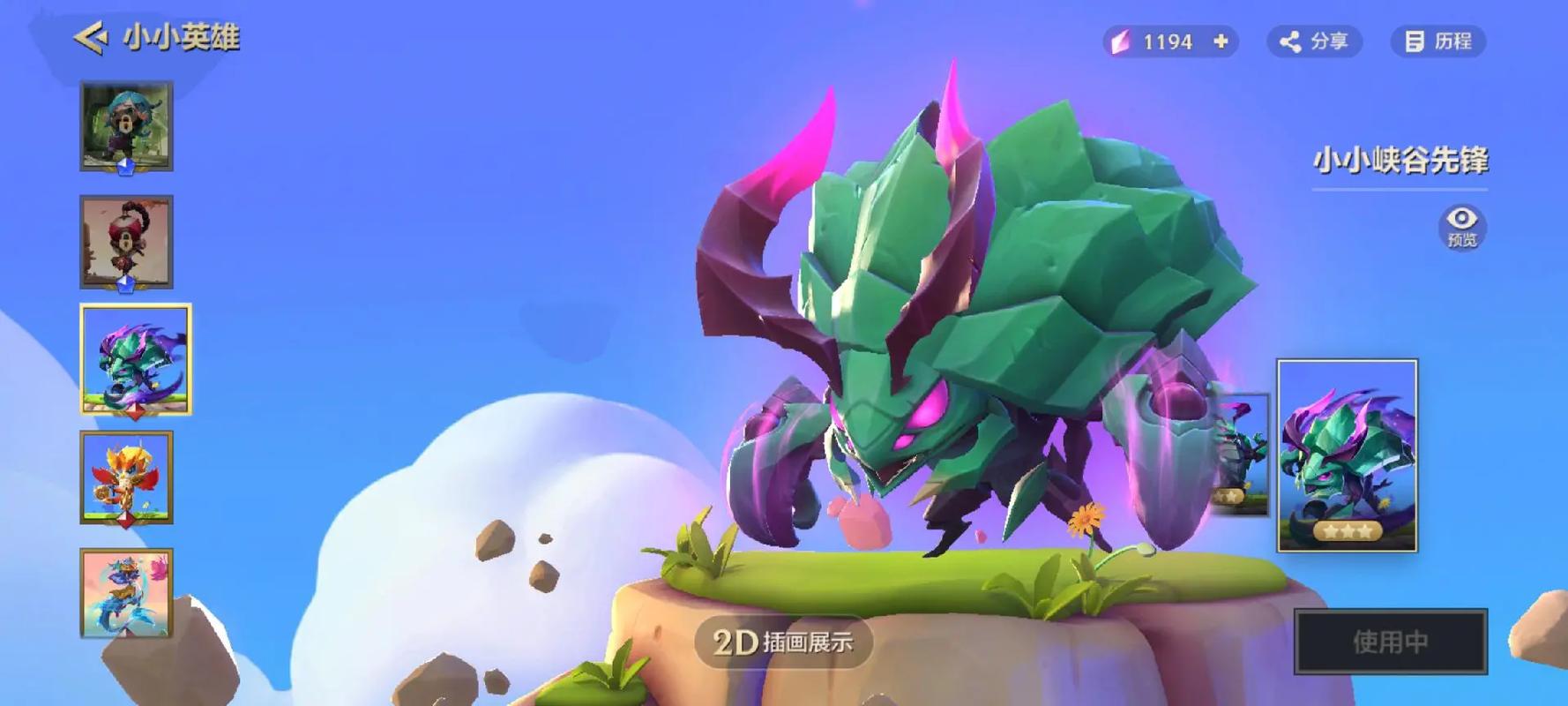
Task: Select the teal-haired little legend thumbnail
Action: click(x=126, y=126)
